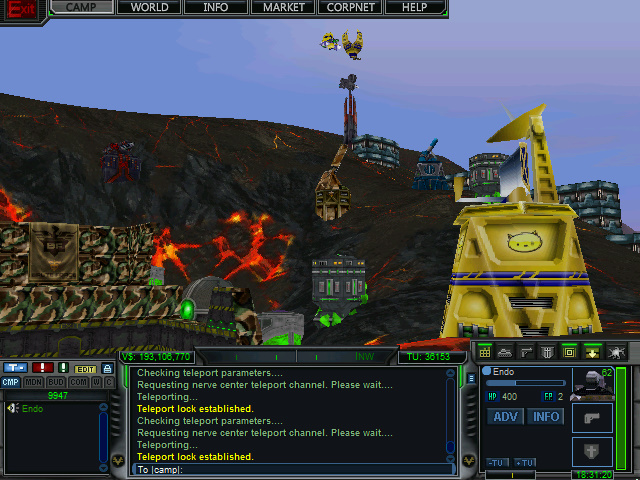Select the BUD chat channel tab
This screenshot has width=640, height=480.
coord(56,382)
